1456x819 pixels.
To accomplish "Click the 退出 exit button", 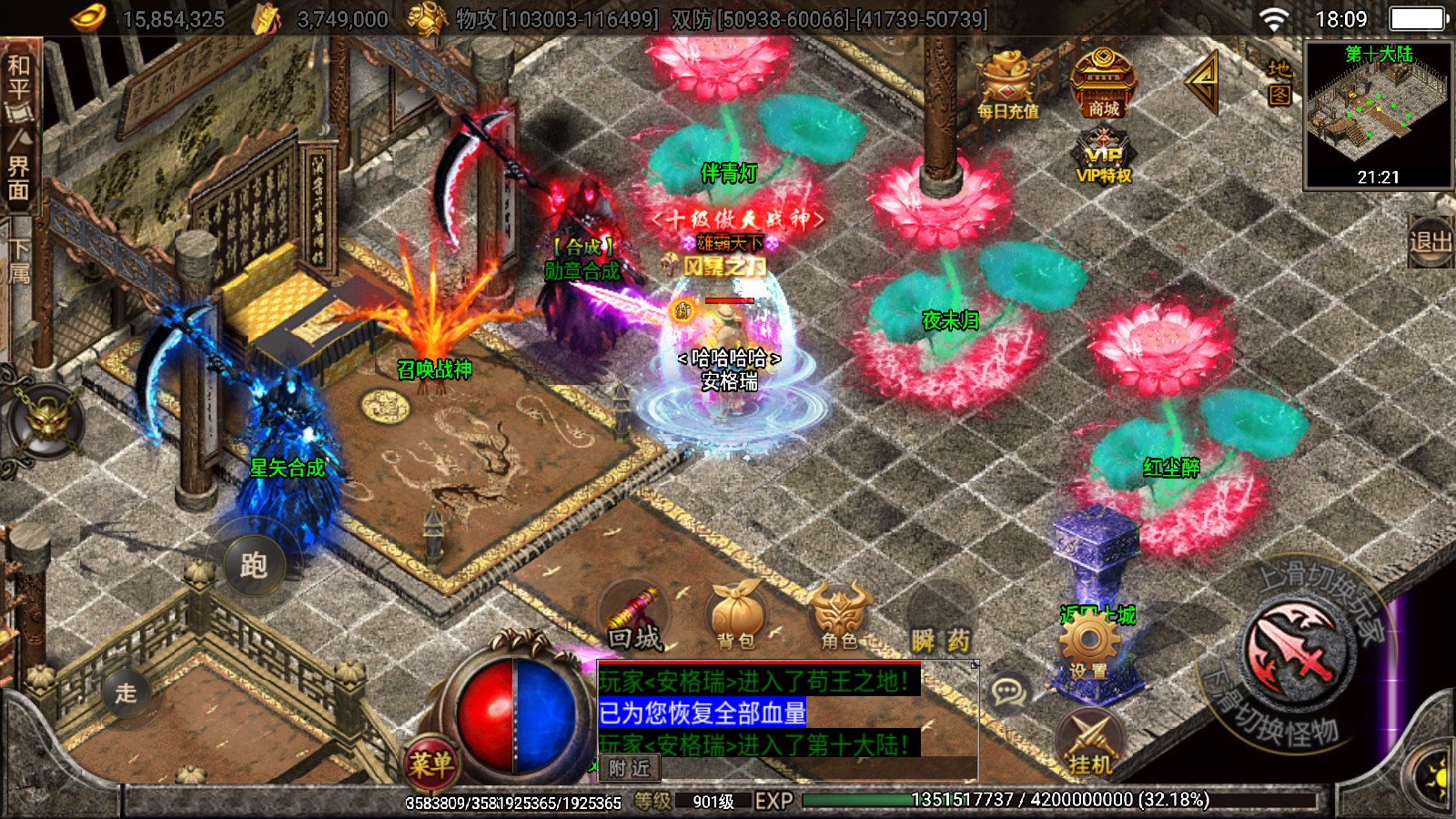I will pos(1430,242).
